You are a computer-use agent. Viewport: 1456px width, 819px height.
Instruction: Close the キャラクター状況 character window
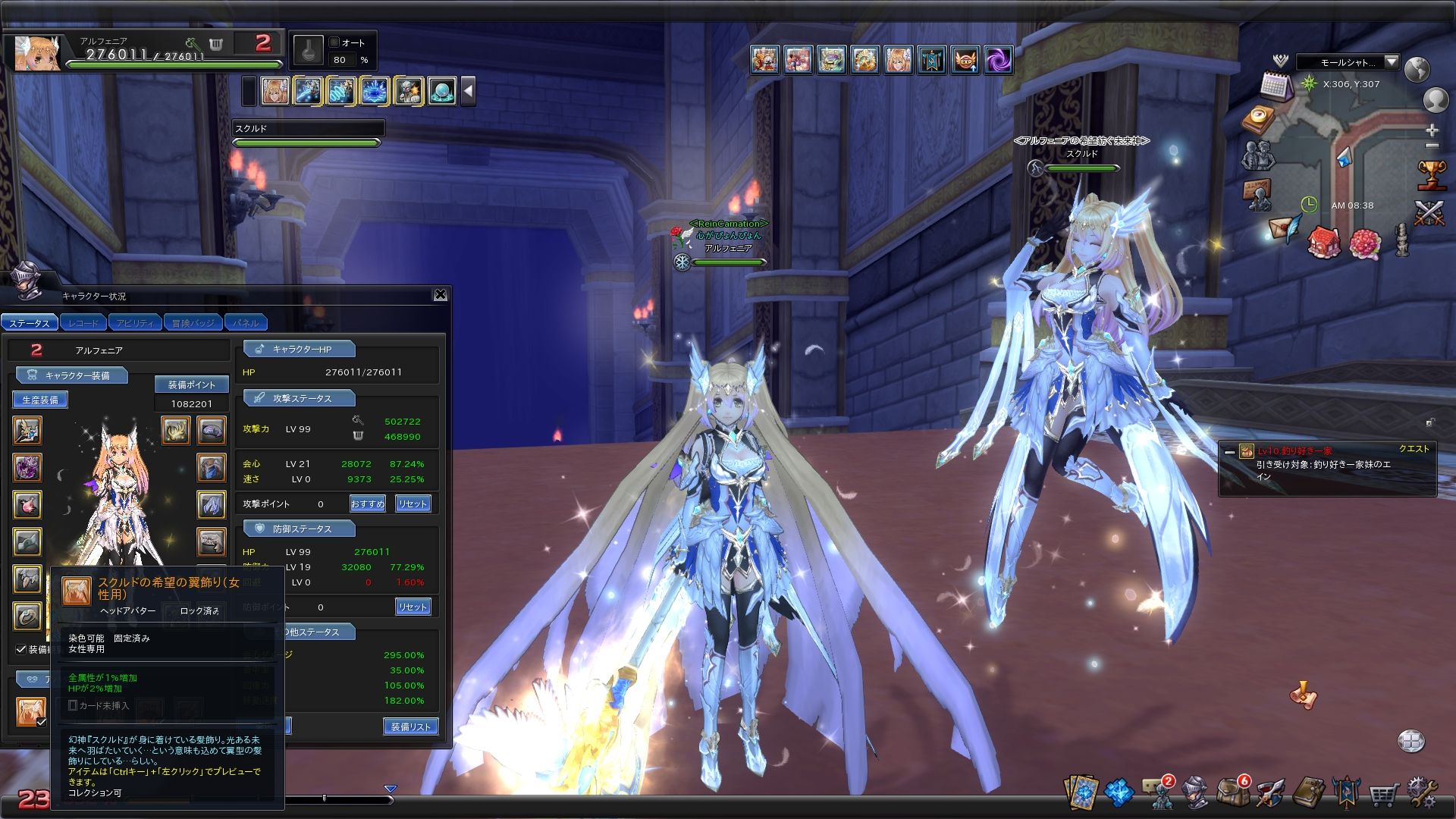point(440,295)
